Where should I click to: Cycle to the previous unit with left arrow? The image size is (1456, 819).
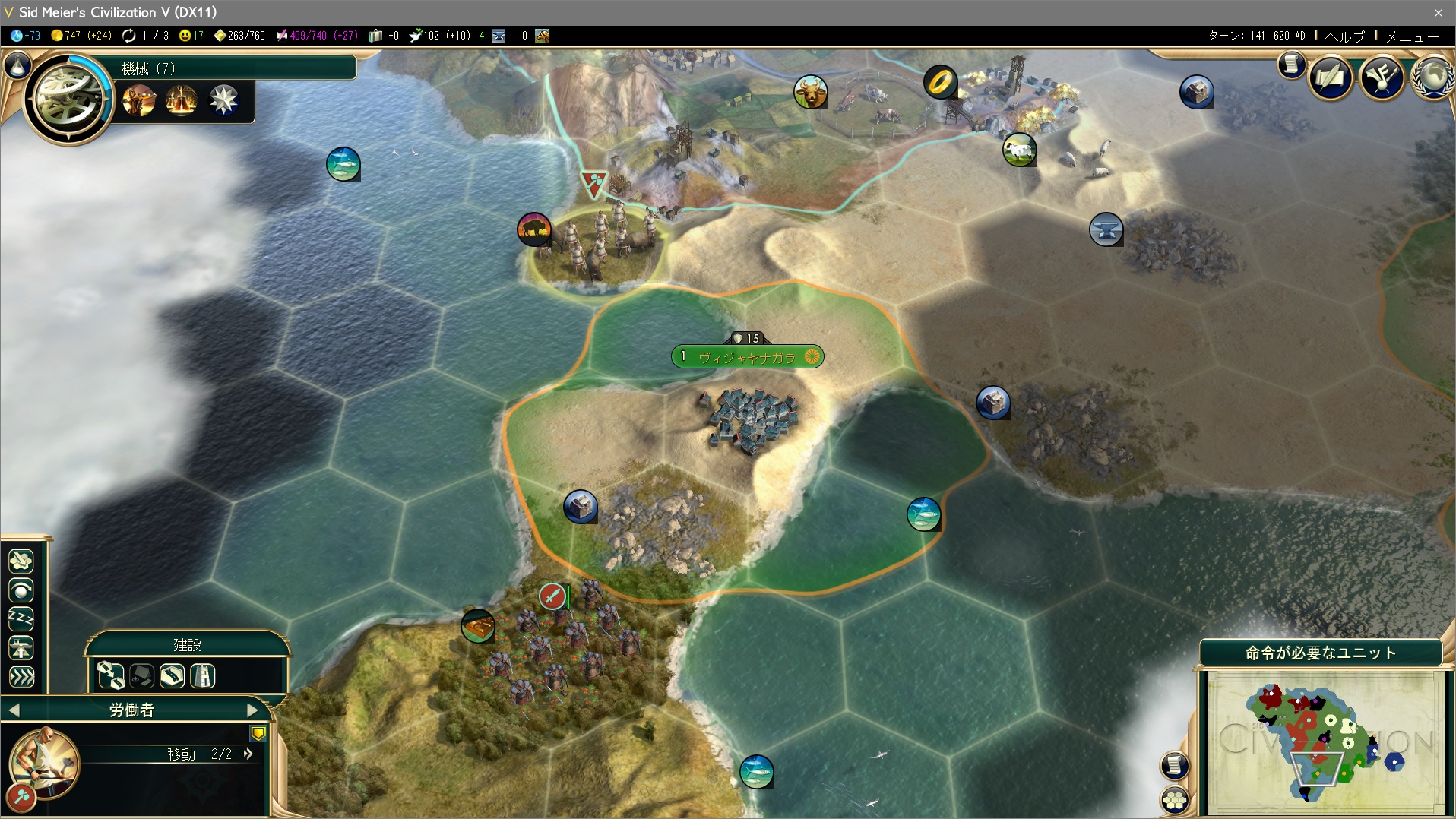click(x=14, y=710)
